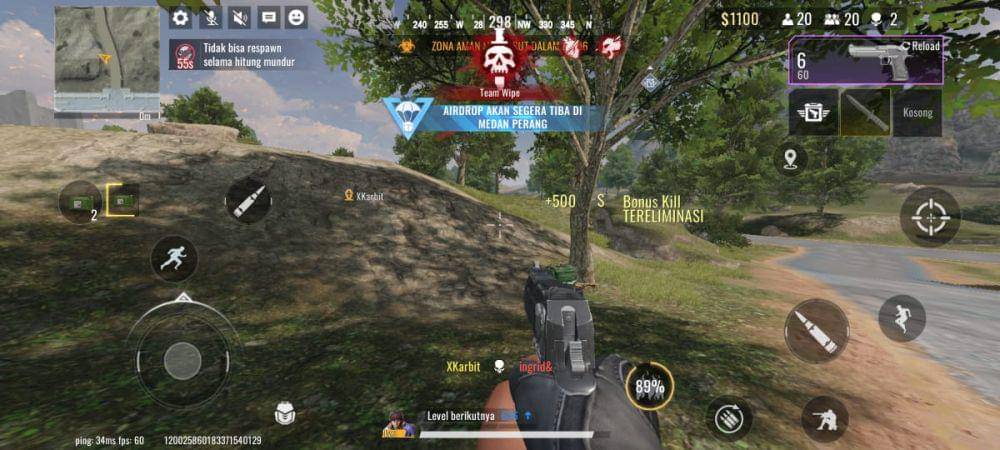The image size is (1000, 450).
Task: Switch to the combat knife slot
Action: 866,113
